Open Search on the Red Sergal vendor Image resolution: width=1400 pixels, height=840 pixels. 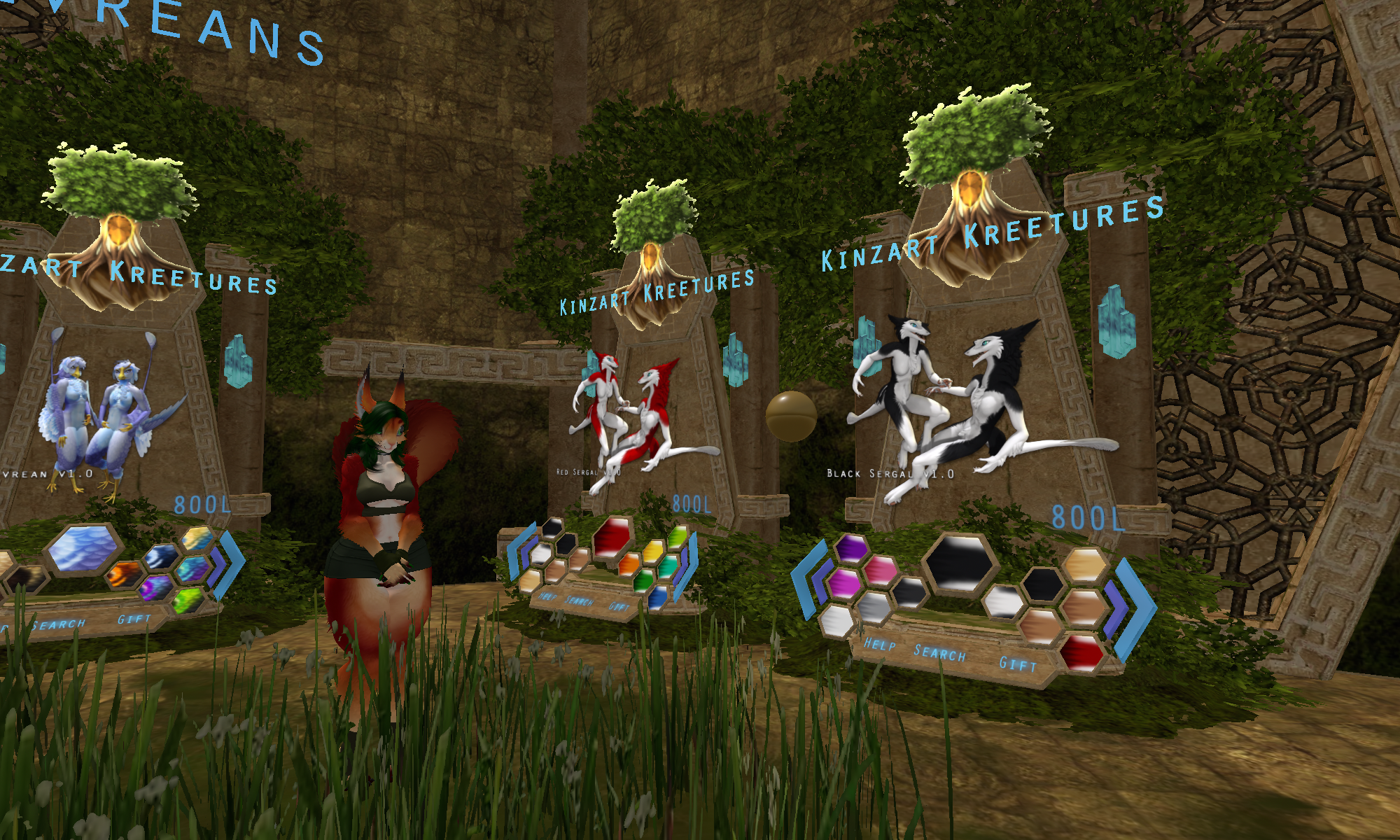[x=578, y=601]
